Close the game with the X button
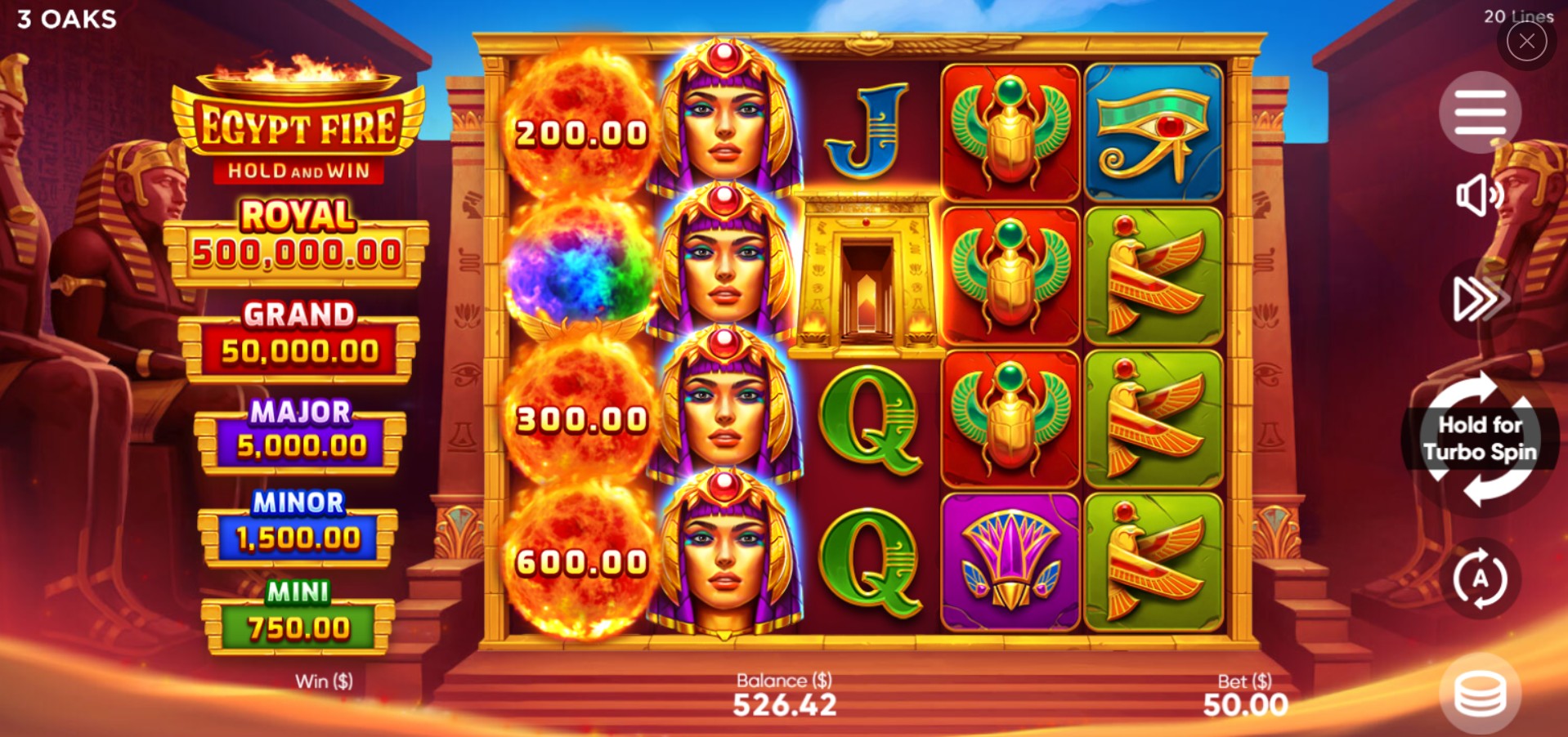 pyautogui.click(x=1526, y=42)
